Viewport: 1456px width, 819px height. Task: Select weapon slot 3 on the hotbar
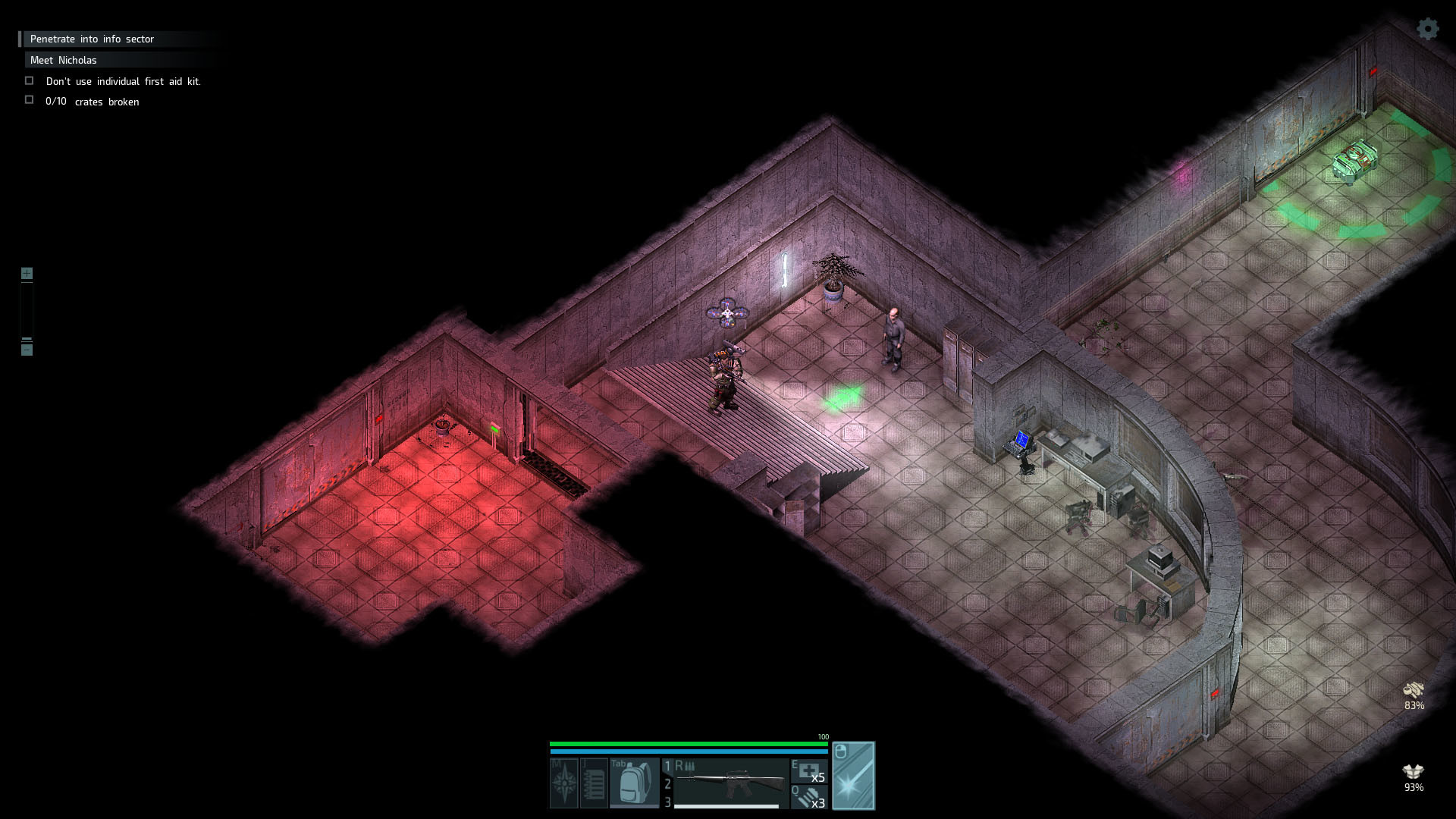667,802
